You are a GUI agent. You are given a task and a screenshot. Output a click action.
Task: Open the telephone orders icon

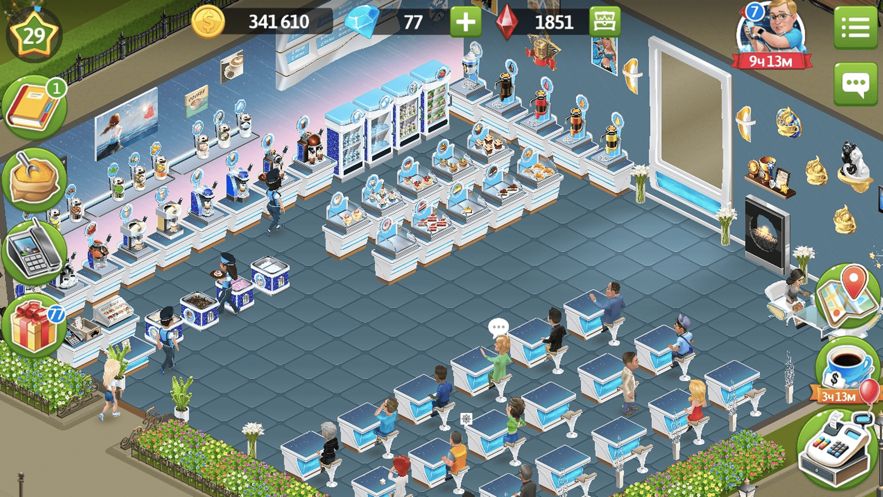point(33,252)
